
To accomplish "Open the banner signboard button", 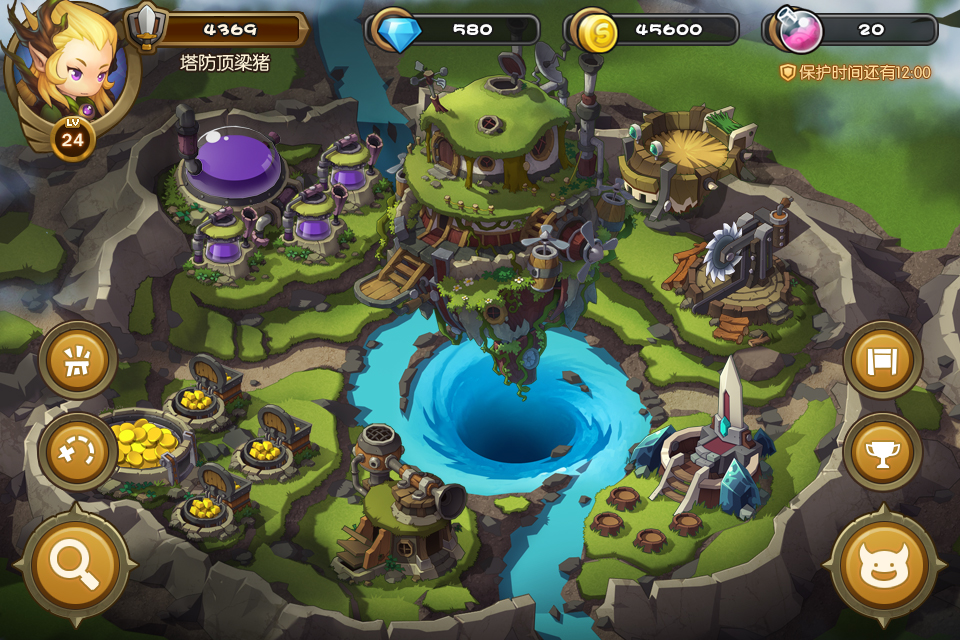I will (x=882, y=359).
